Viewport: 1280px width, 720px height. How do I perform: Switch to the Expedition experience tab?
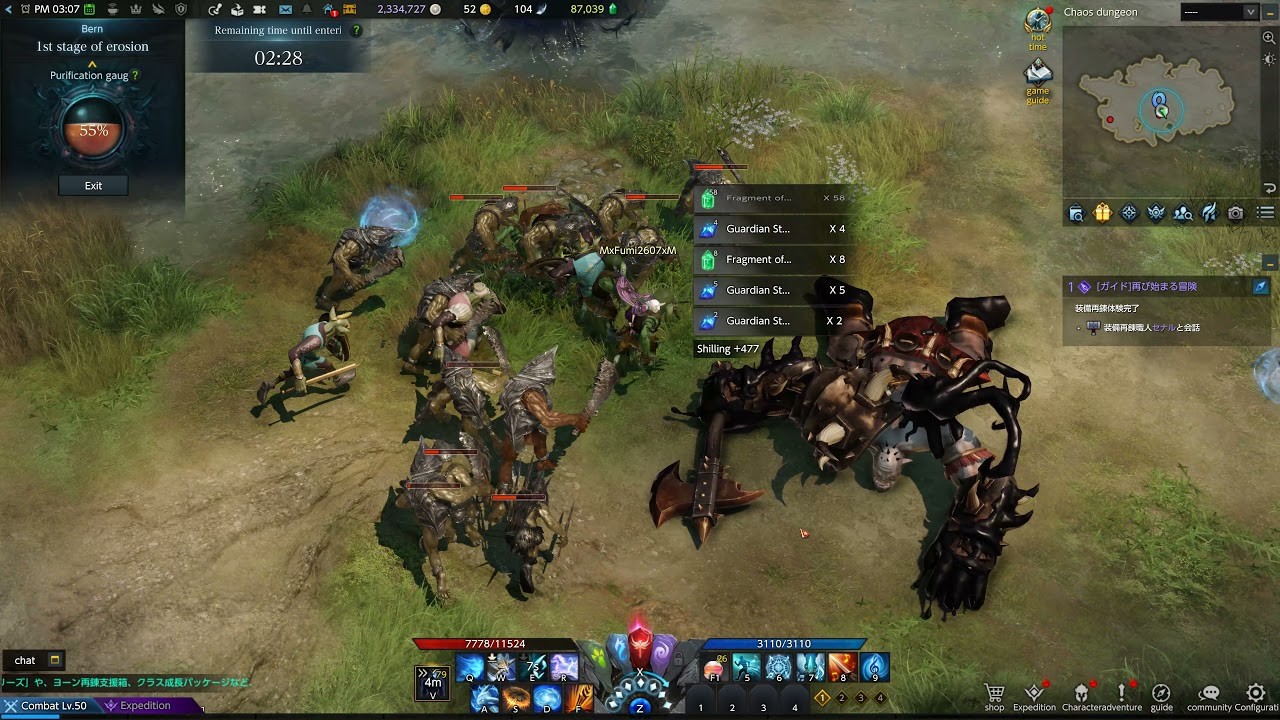coord(145,706)
